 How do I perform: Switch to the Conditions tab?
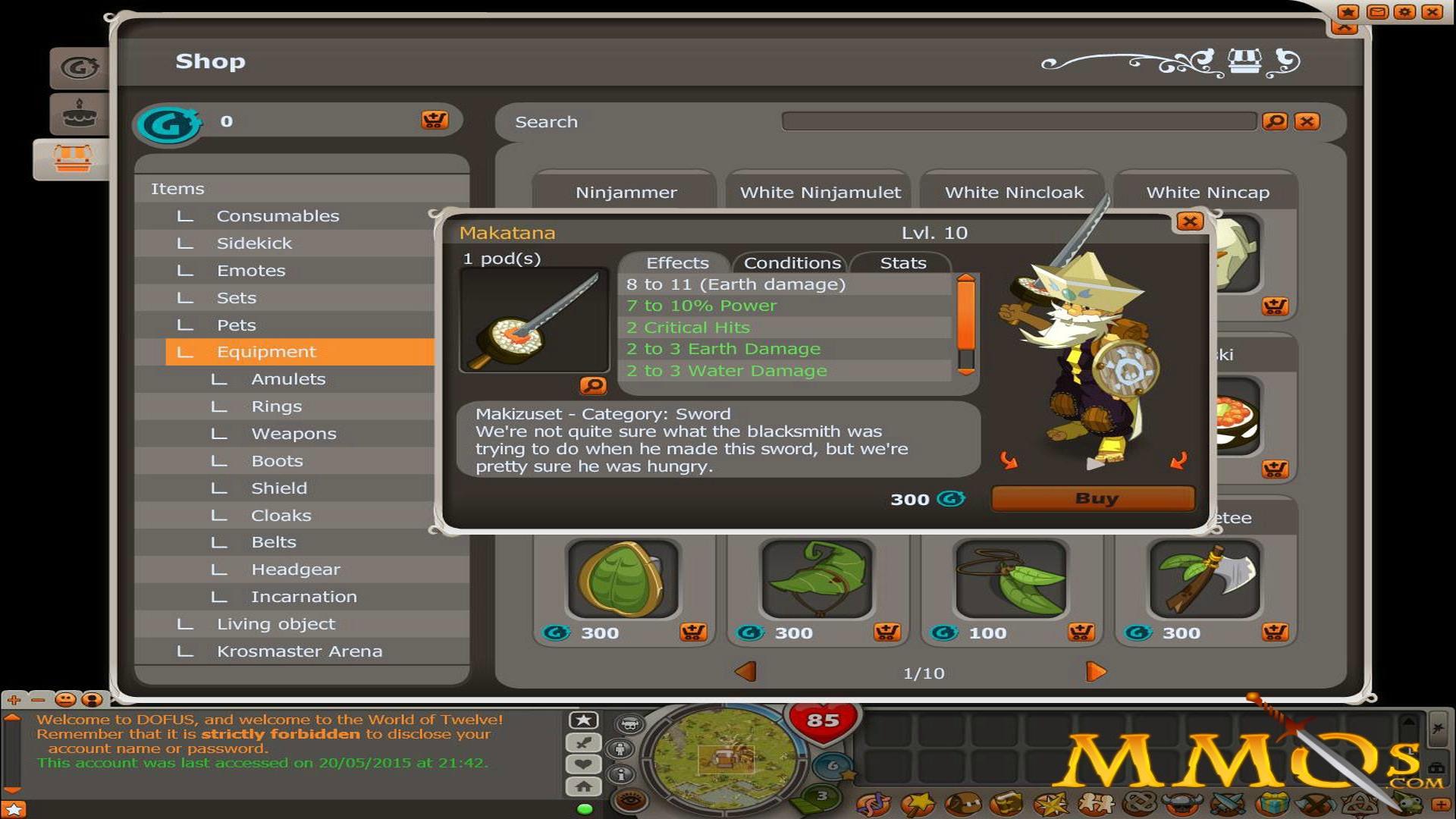point(792,263)
